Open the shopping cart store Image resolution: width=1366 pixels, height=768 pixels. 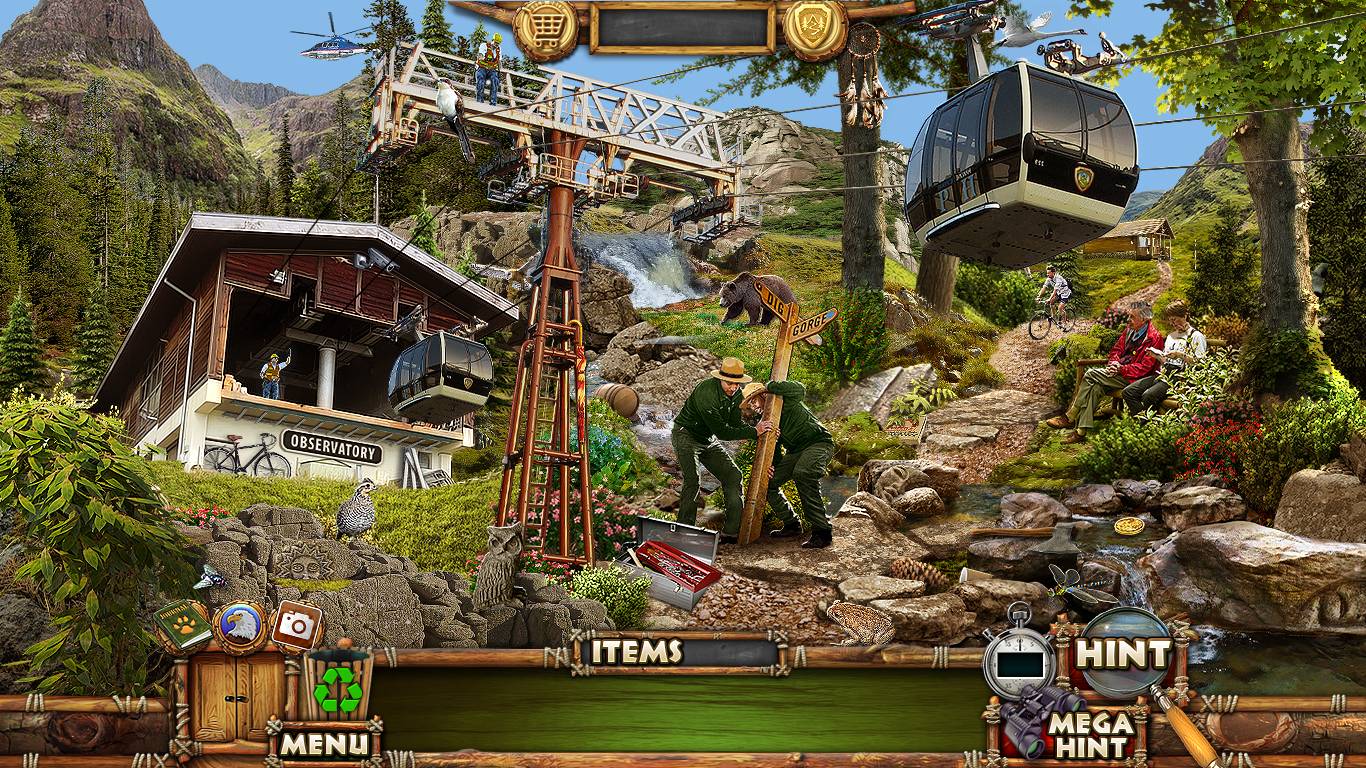[546, 27]
